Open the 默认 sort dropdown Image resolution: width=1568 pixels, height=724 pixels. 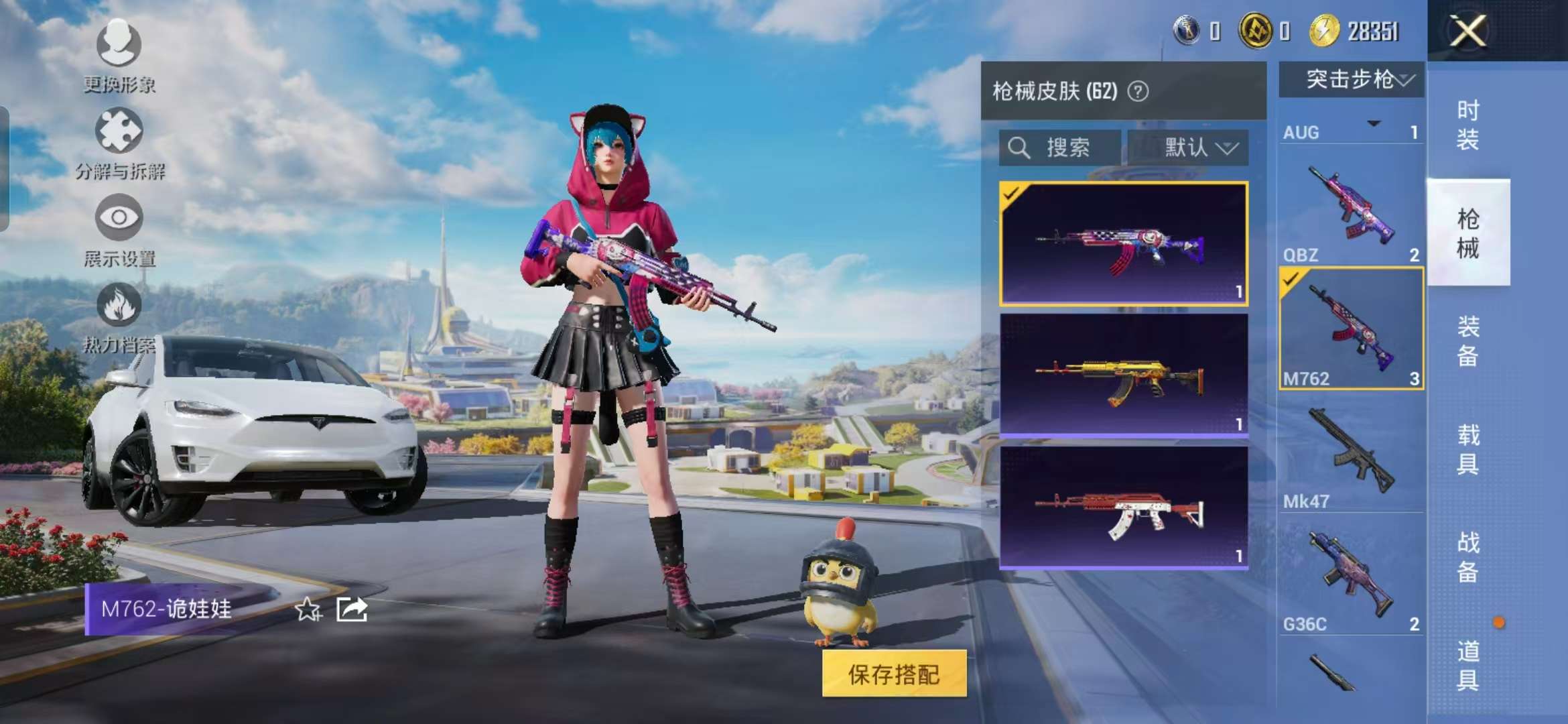coord(1188,147)
